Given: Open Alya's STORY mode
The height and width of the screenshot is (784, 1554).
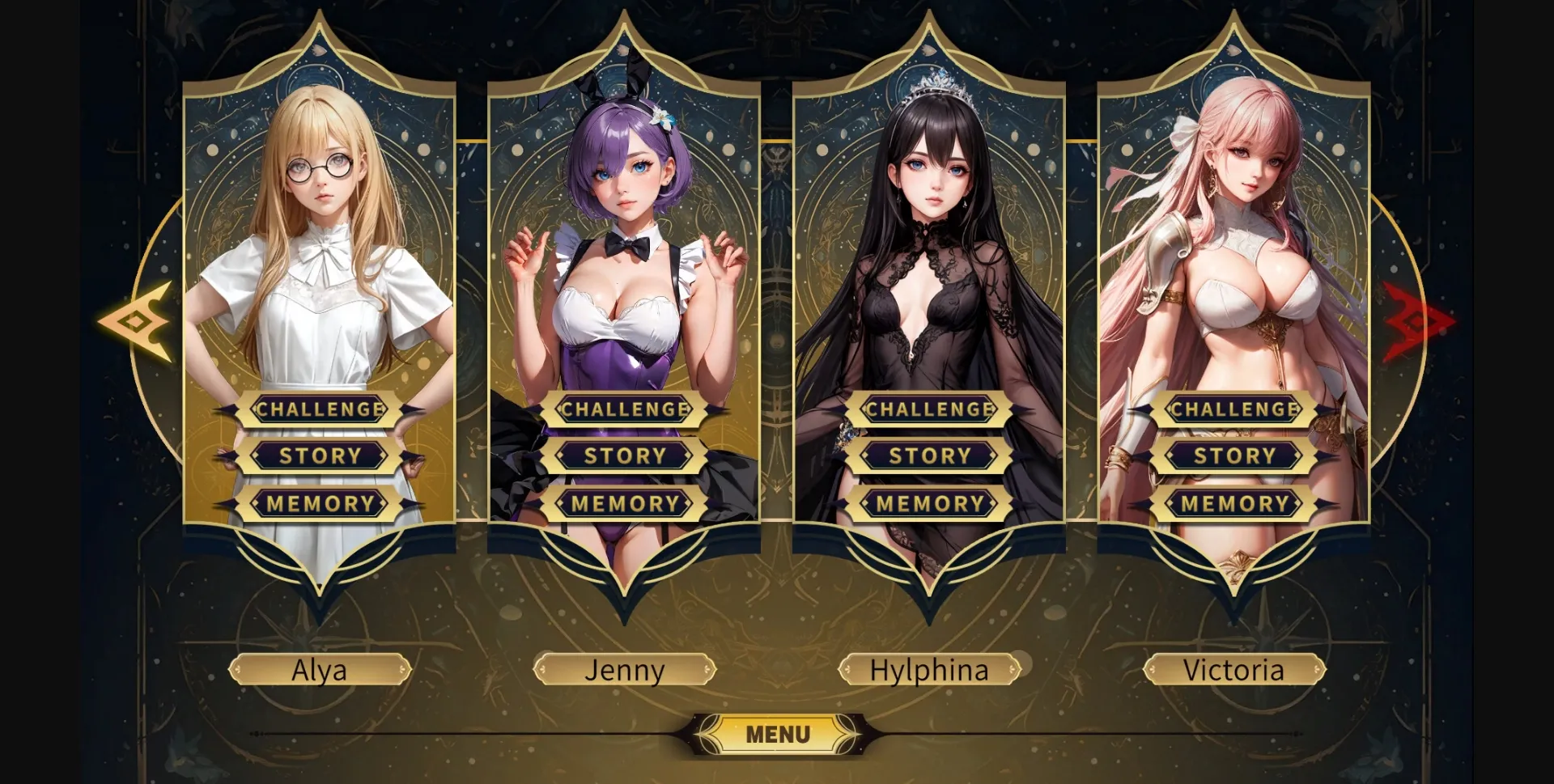Looking at the screenshot, I should (319, 456).
